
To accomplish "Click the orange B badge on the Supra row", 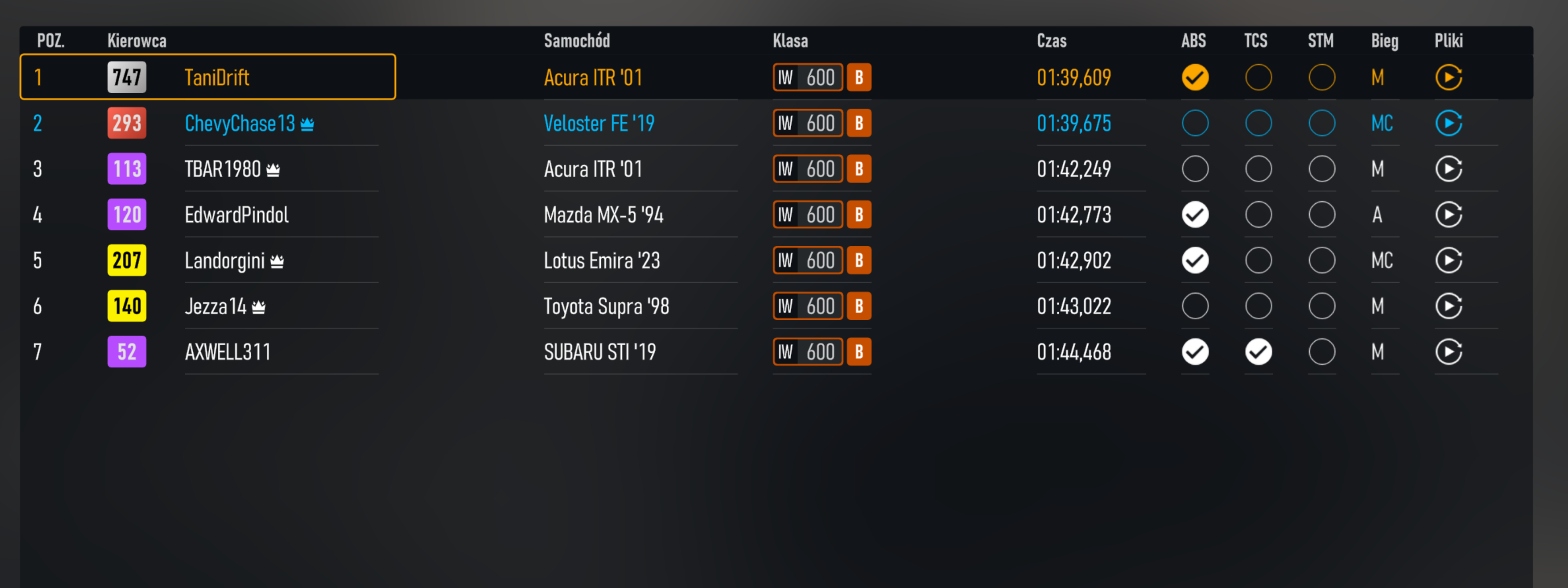I will 859,306.
